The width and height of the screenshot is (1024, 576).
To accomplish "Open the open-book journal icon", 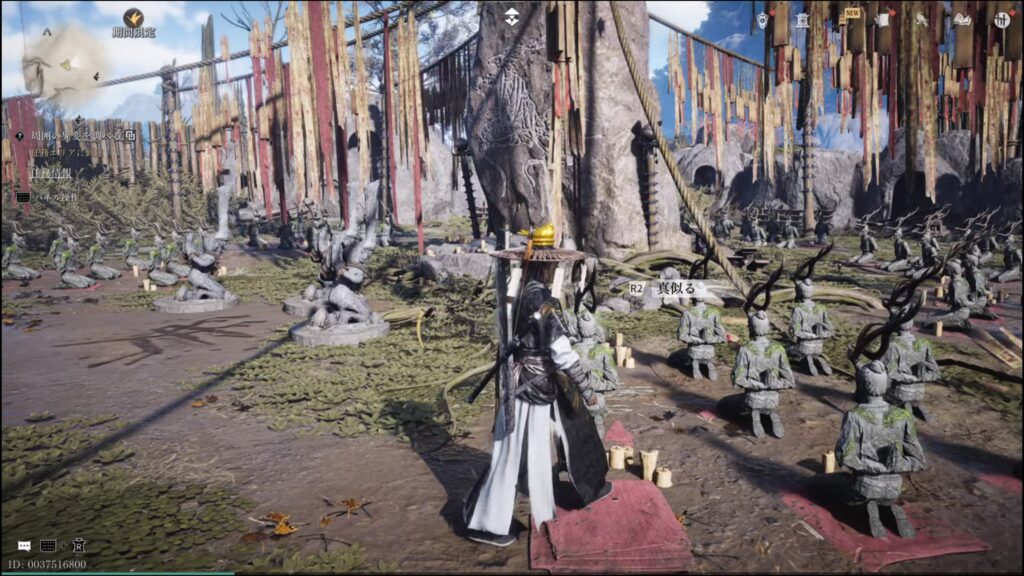I will click(962, 19).
